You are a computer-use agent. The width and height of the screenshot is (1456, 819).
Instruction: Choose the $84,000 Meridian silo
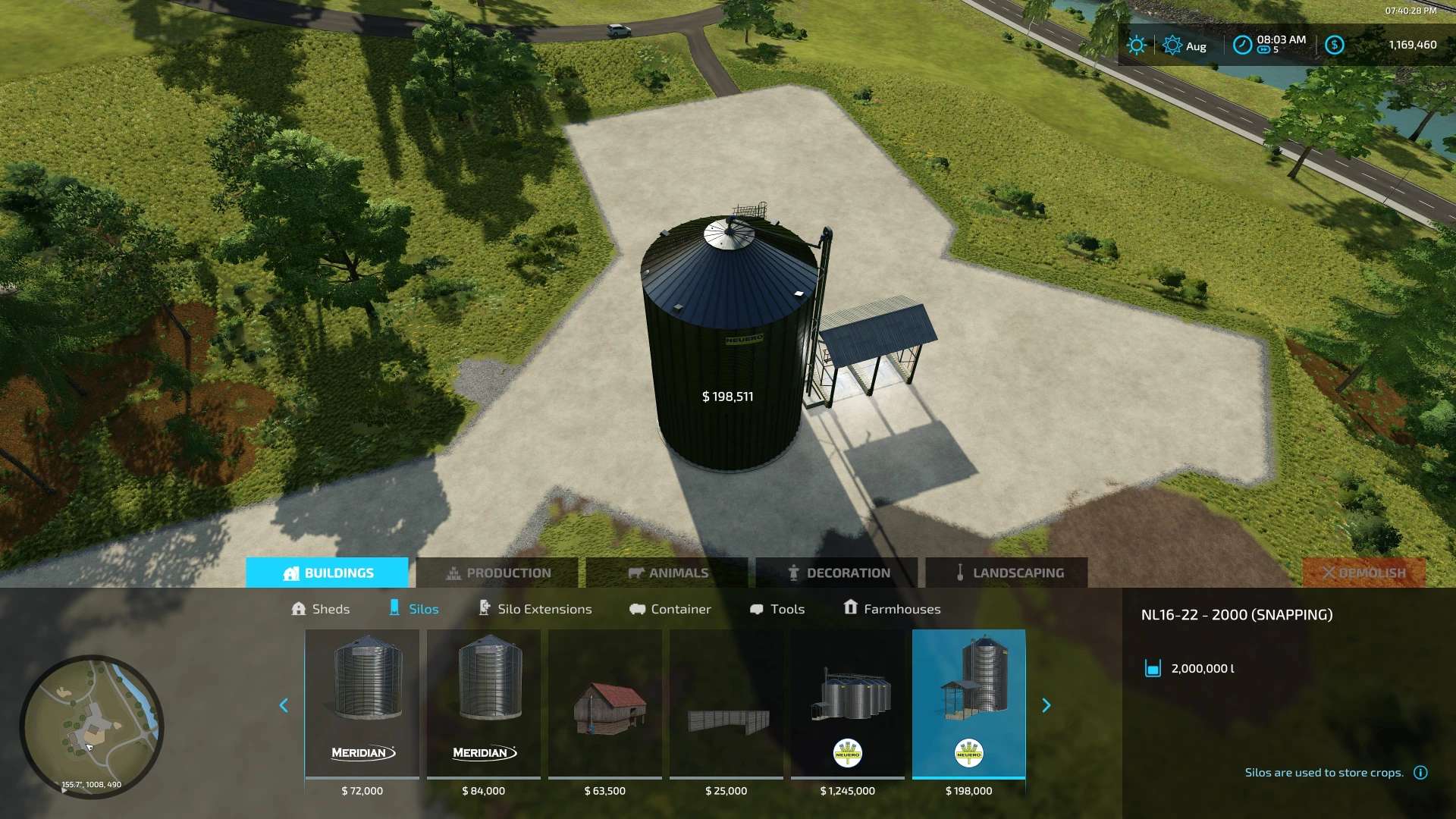coord(484,704)
